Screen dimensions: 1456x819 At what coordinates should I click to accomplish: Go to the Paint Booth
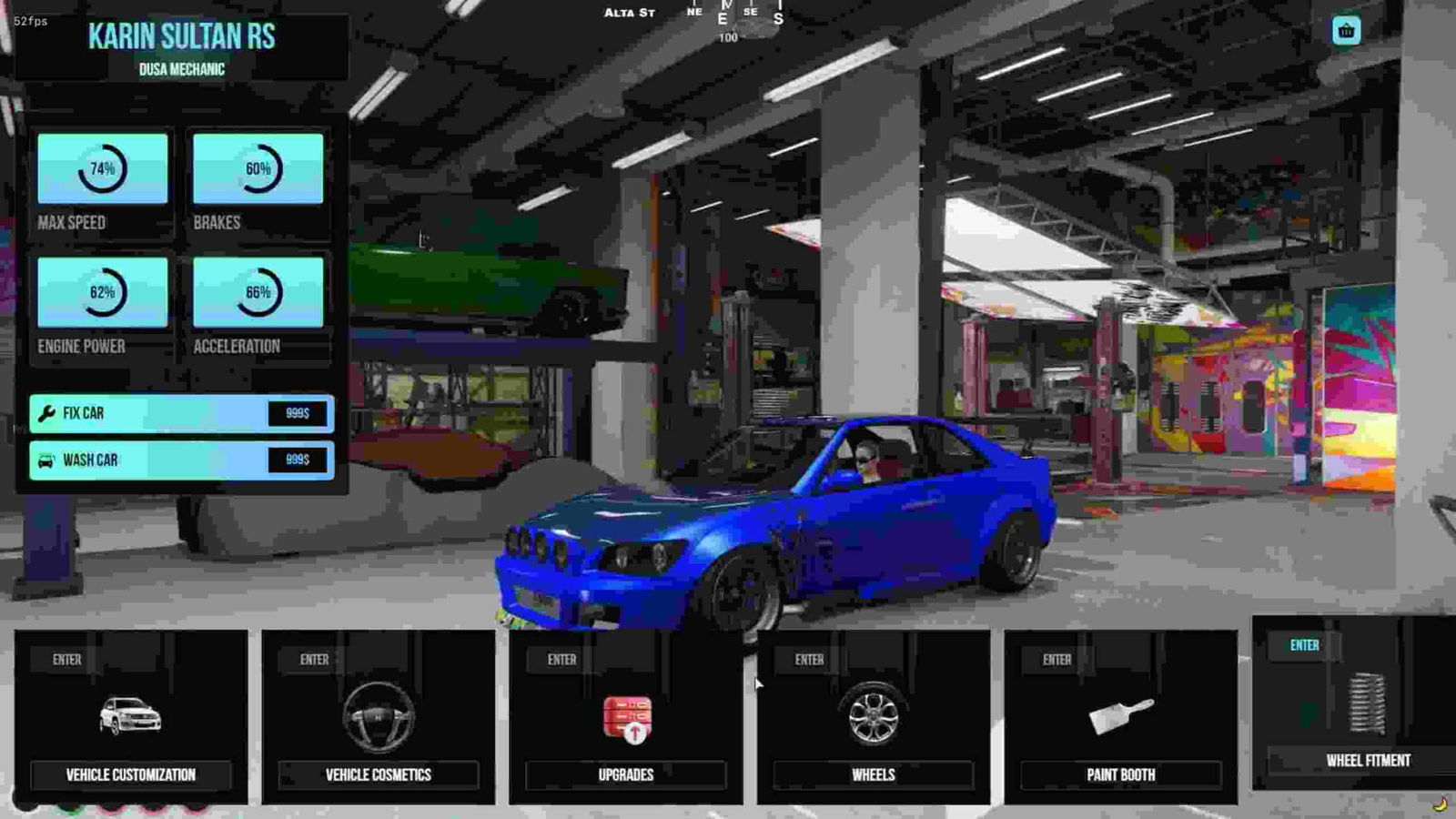(x=1121, y=717)
